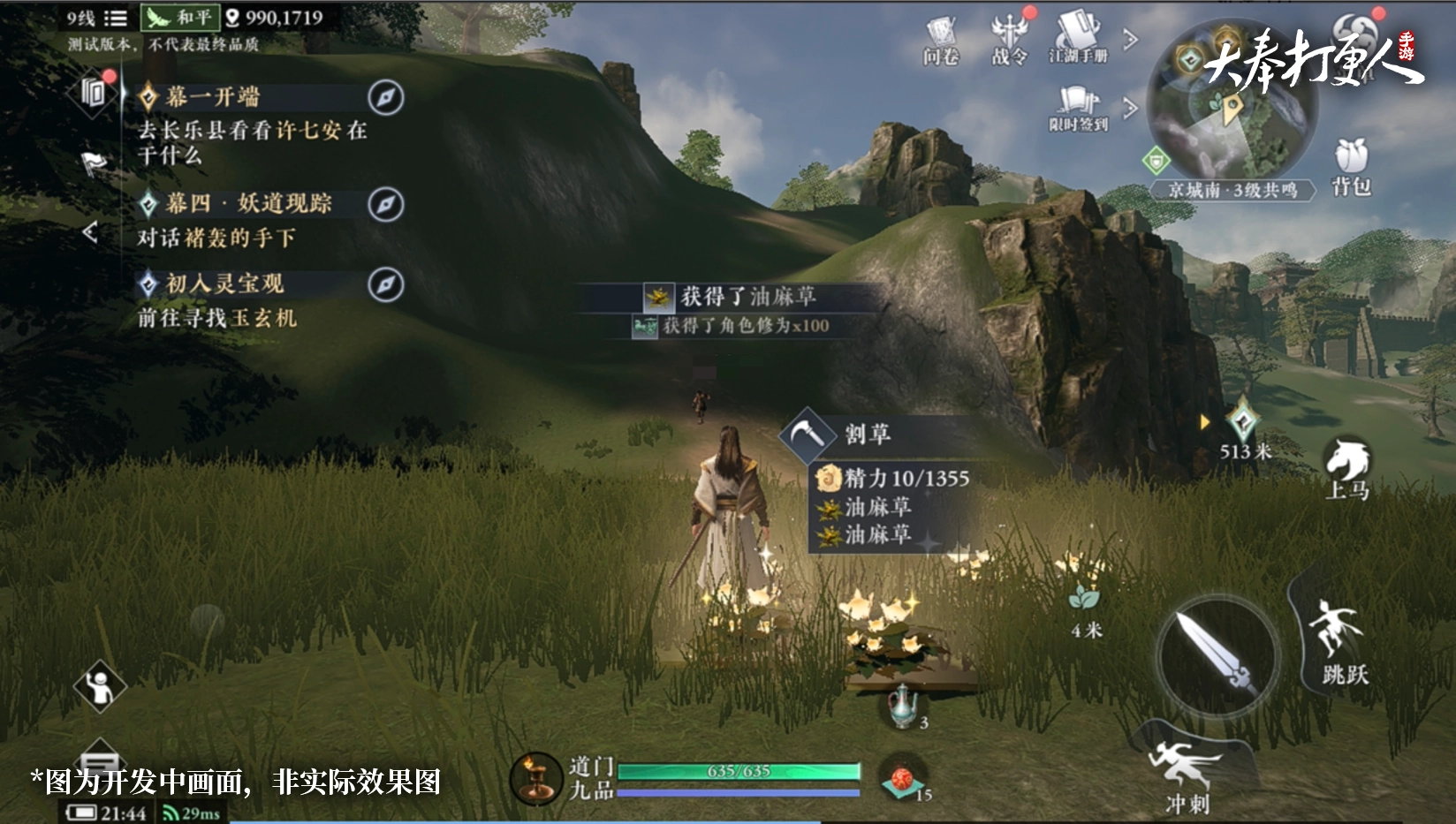Navigate to the 初入灵宝观 quest compass
1456x824 pixels.
click(385, 284)
